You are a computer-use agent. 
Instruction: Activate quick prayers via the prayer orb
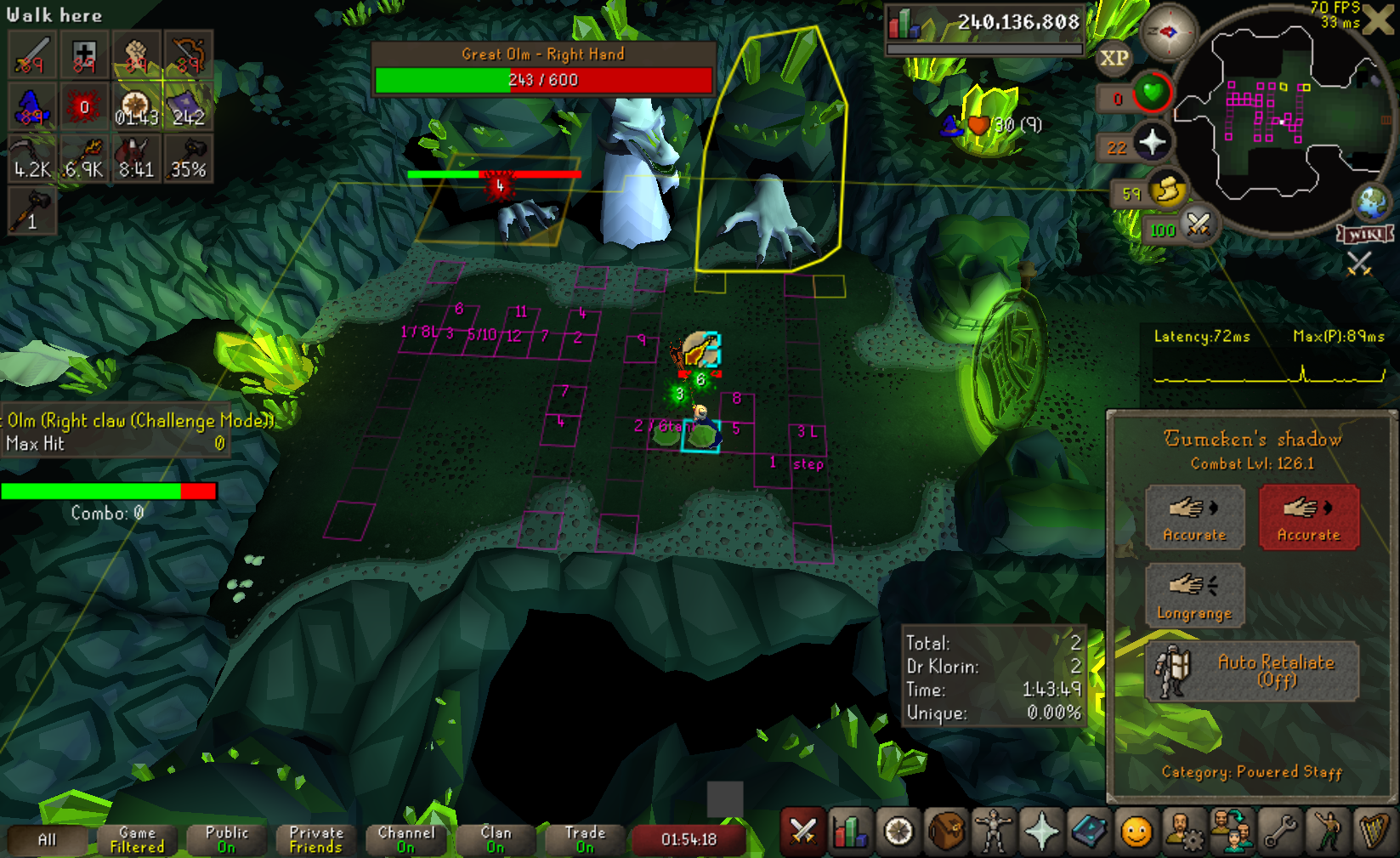click(1152, 143)
